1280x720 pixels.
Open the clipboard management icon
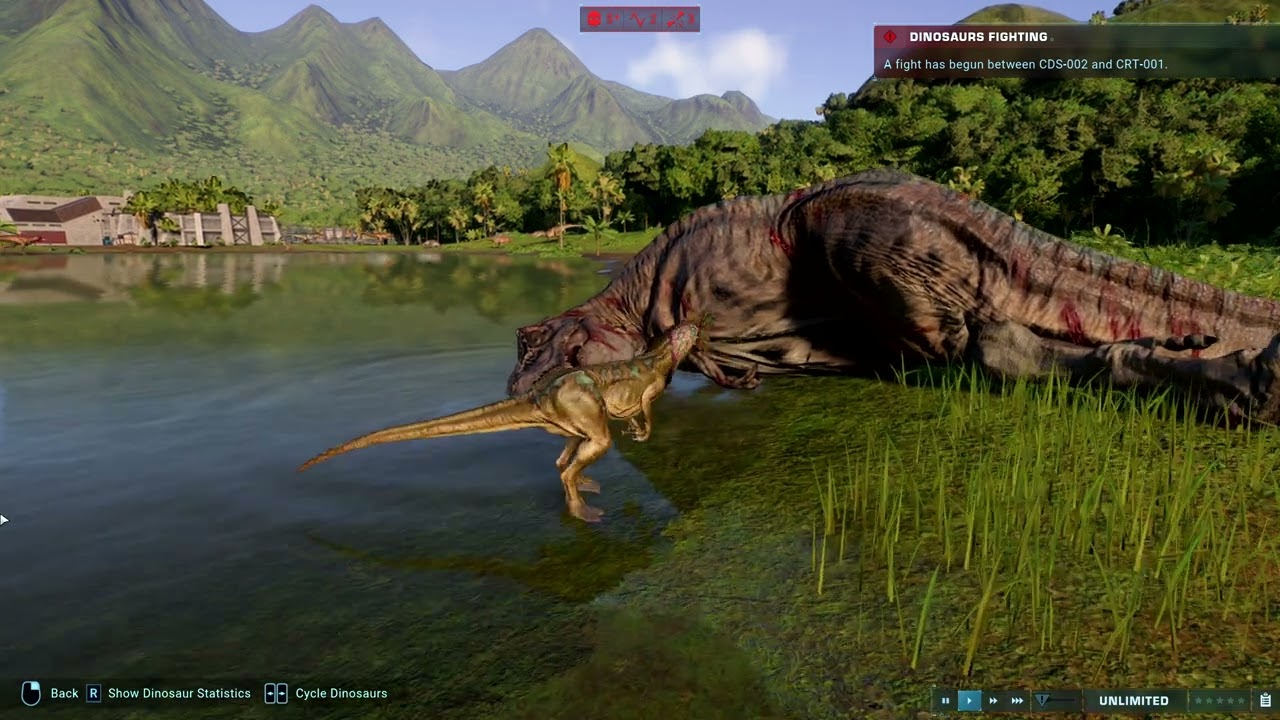pos(1265,701)
